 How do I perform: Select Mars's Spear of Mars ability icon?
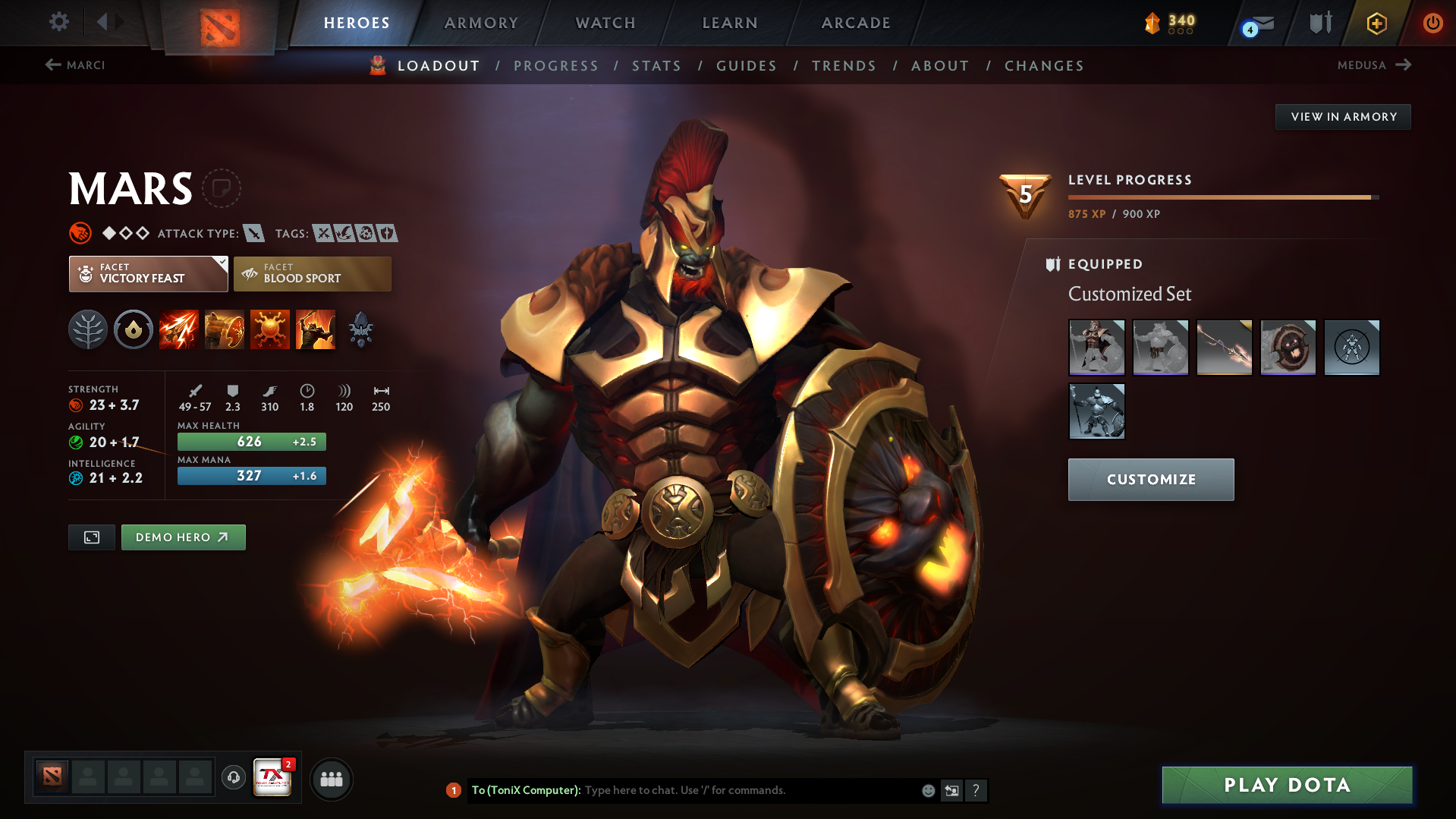178,329
